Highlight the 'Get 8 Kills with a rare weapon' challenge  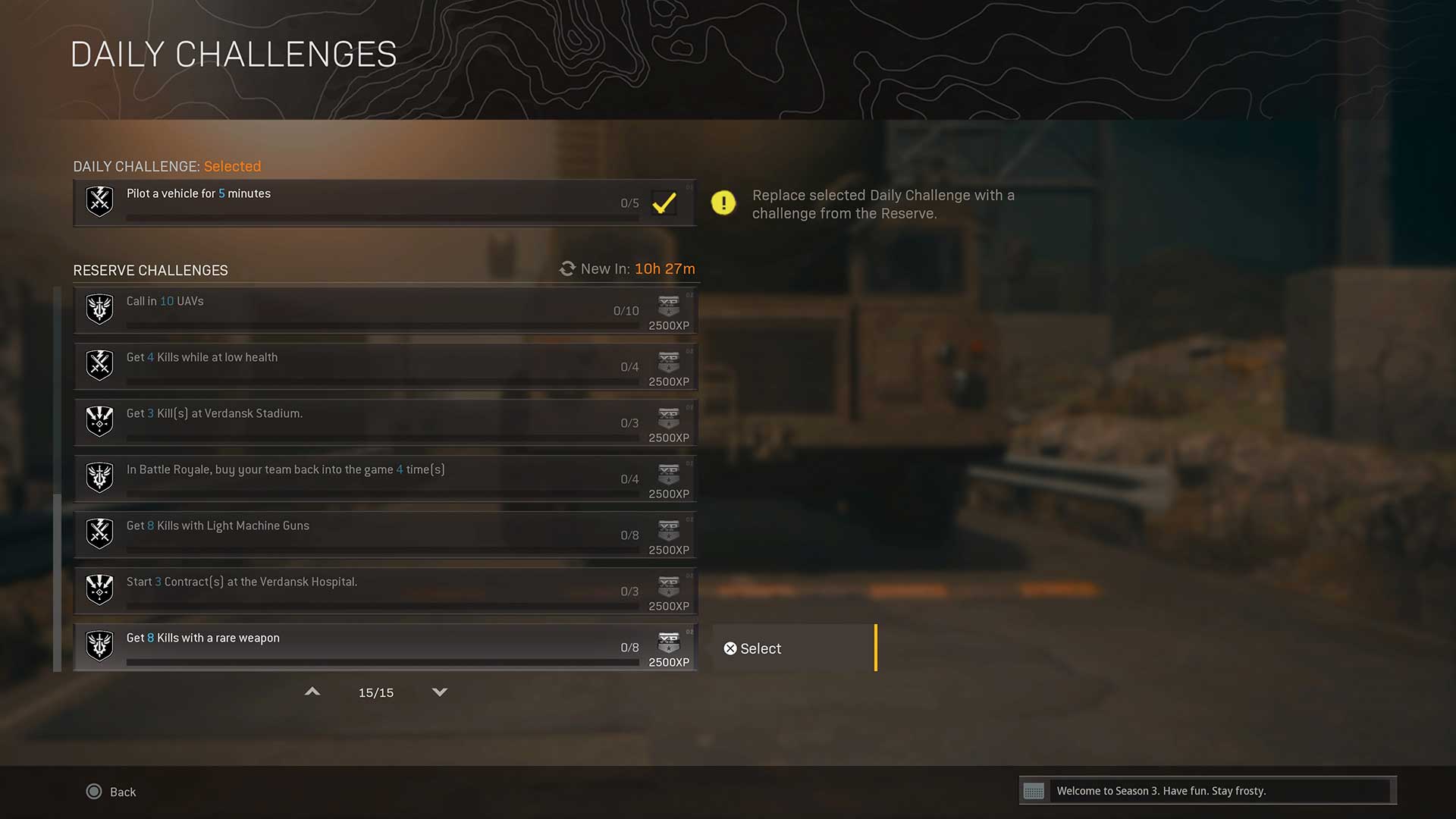click(384, 647)
